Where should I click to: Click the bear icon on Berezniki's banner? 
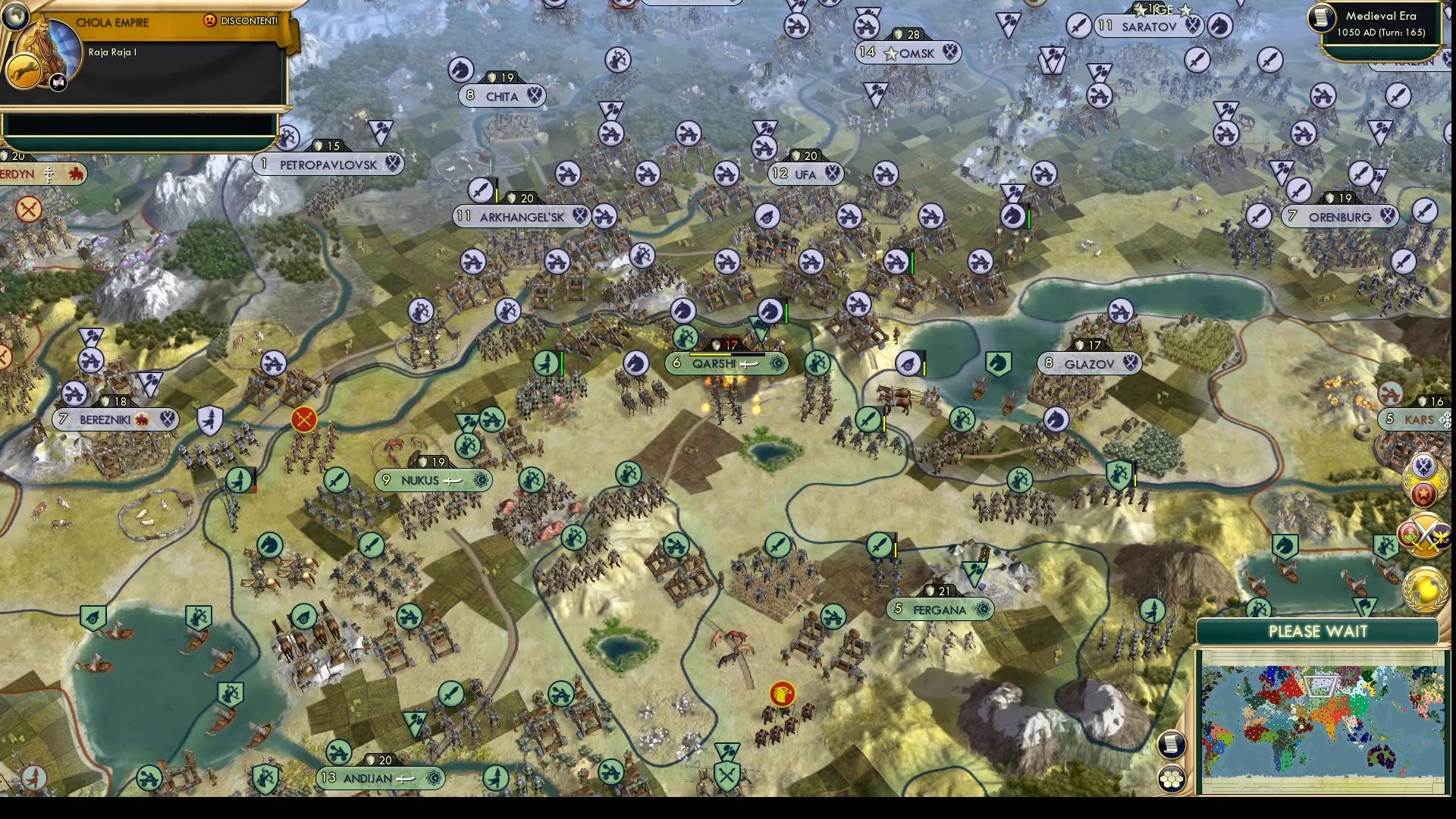140,419
